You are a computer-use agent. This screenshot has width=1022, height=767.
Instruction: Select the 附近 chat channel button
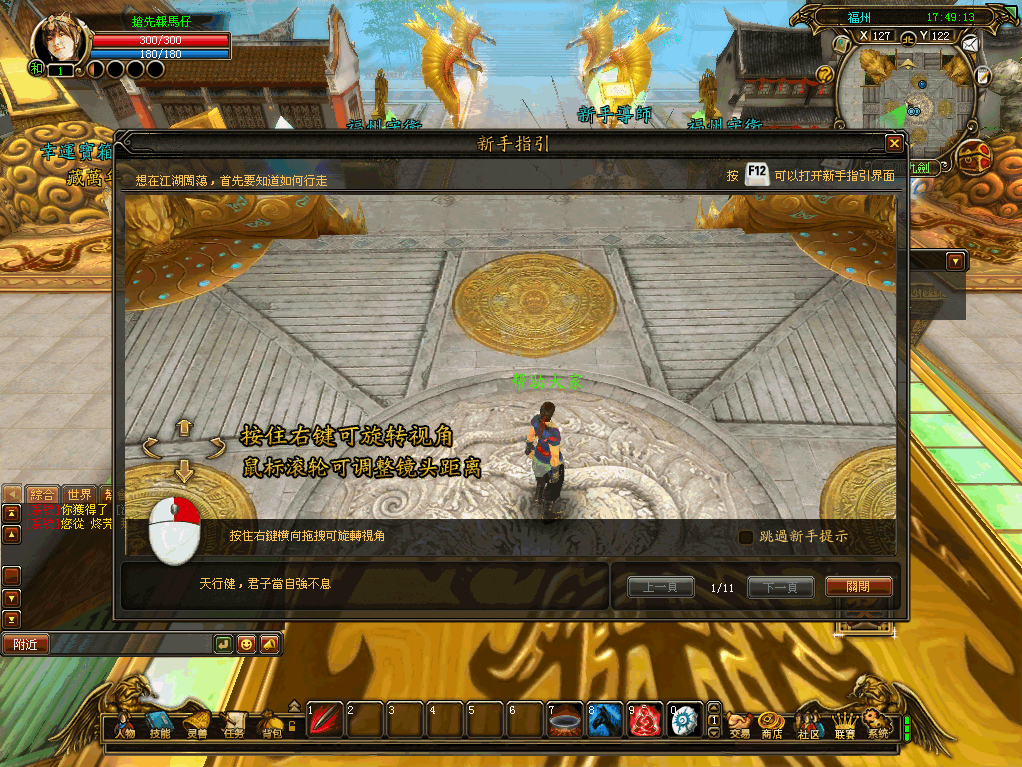click(25, 645)
